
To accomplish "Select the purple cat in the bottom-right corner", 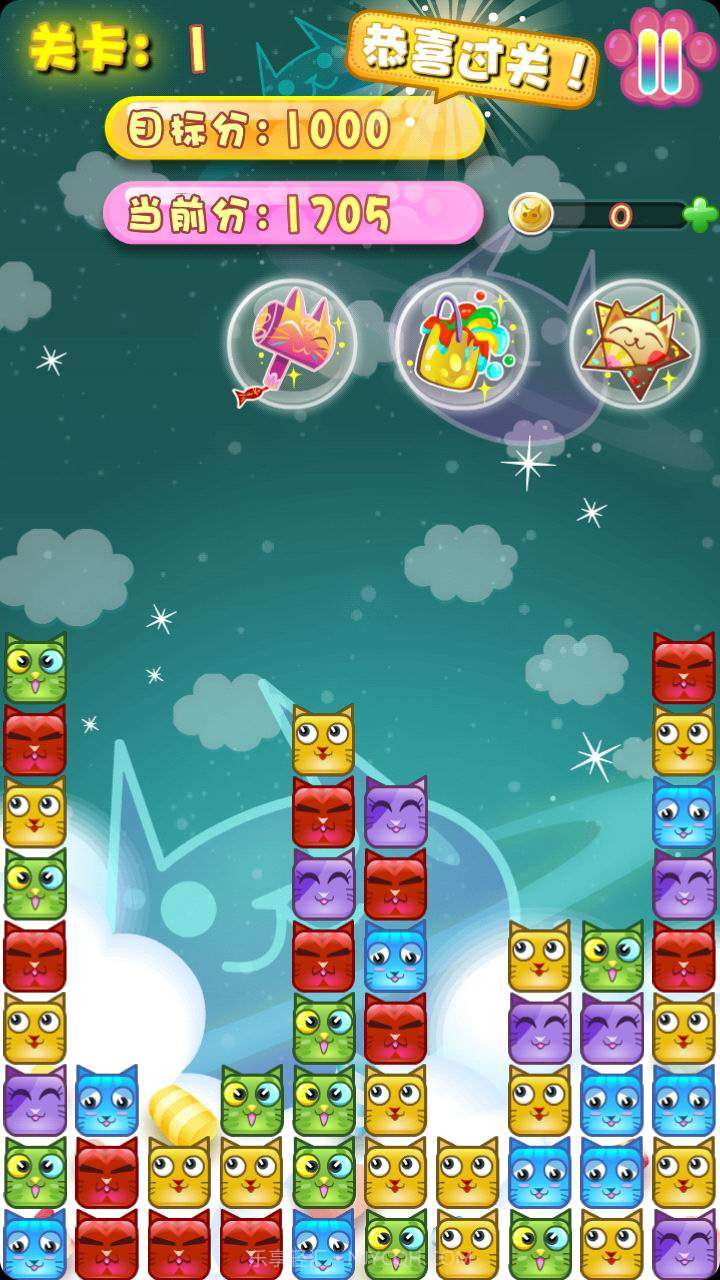I will (684, 1245).
